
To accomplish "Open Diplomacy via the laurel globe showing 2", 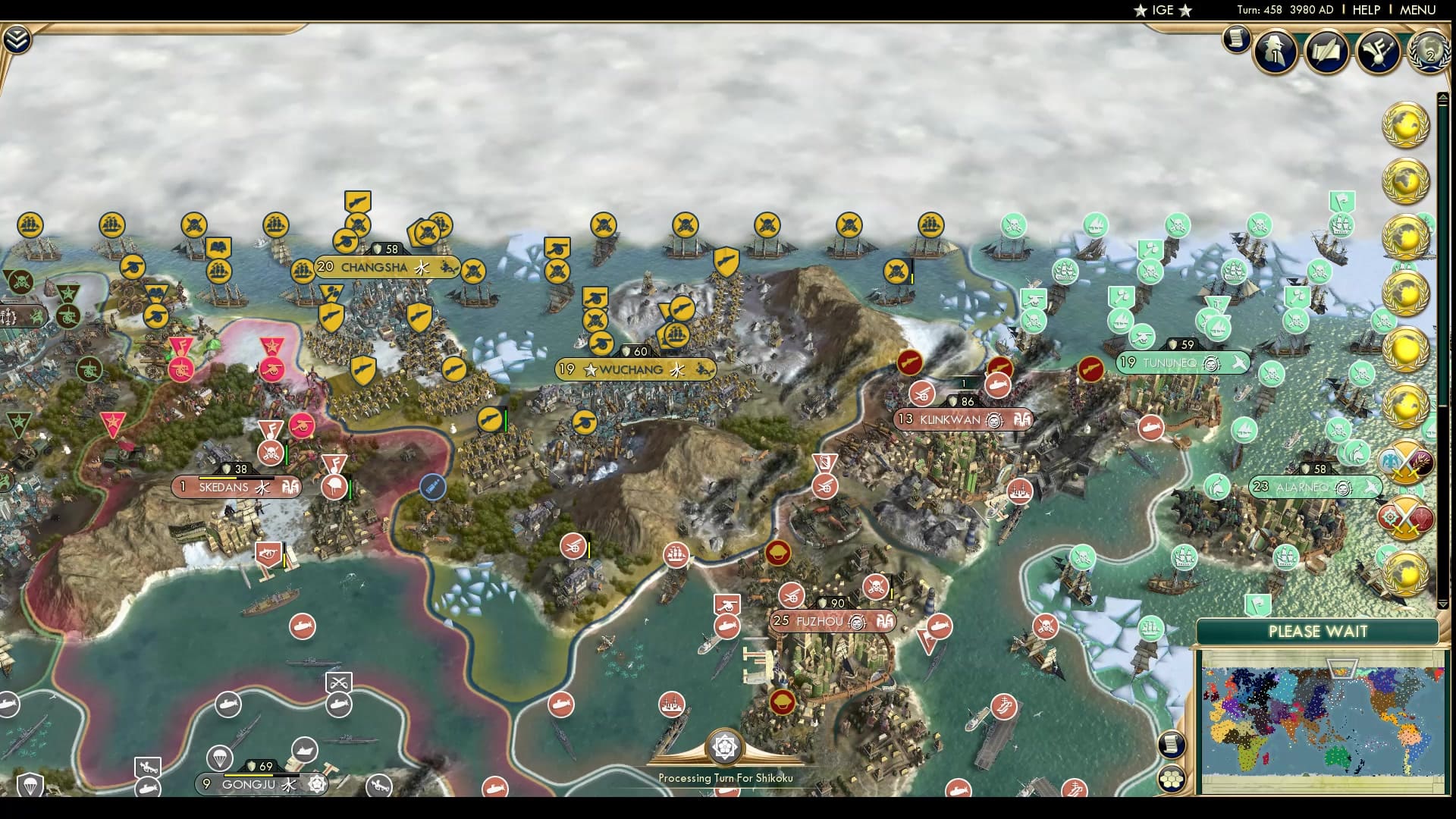I will (1430, 55).
